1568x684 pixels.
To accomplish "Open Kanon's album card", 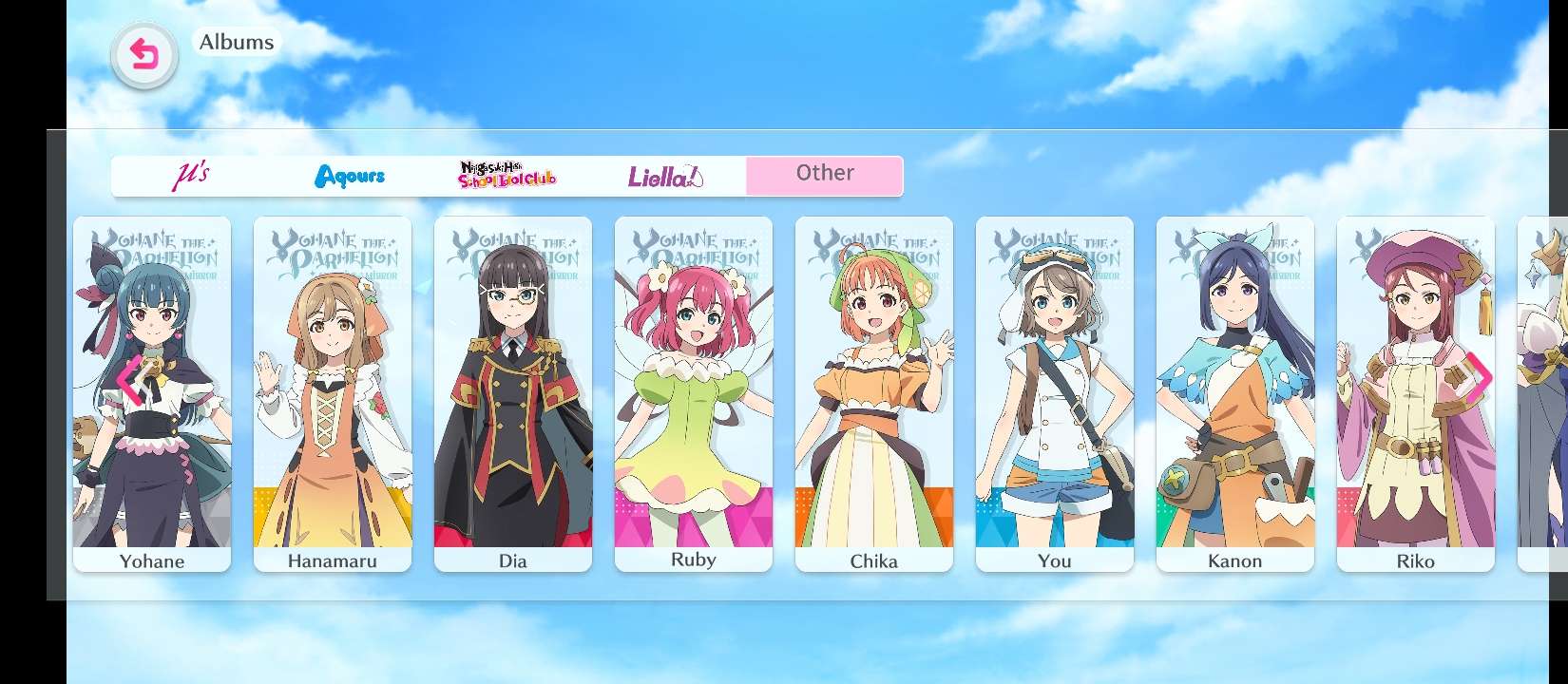I will click(1235, 394).
